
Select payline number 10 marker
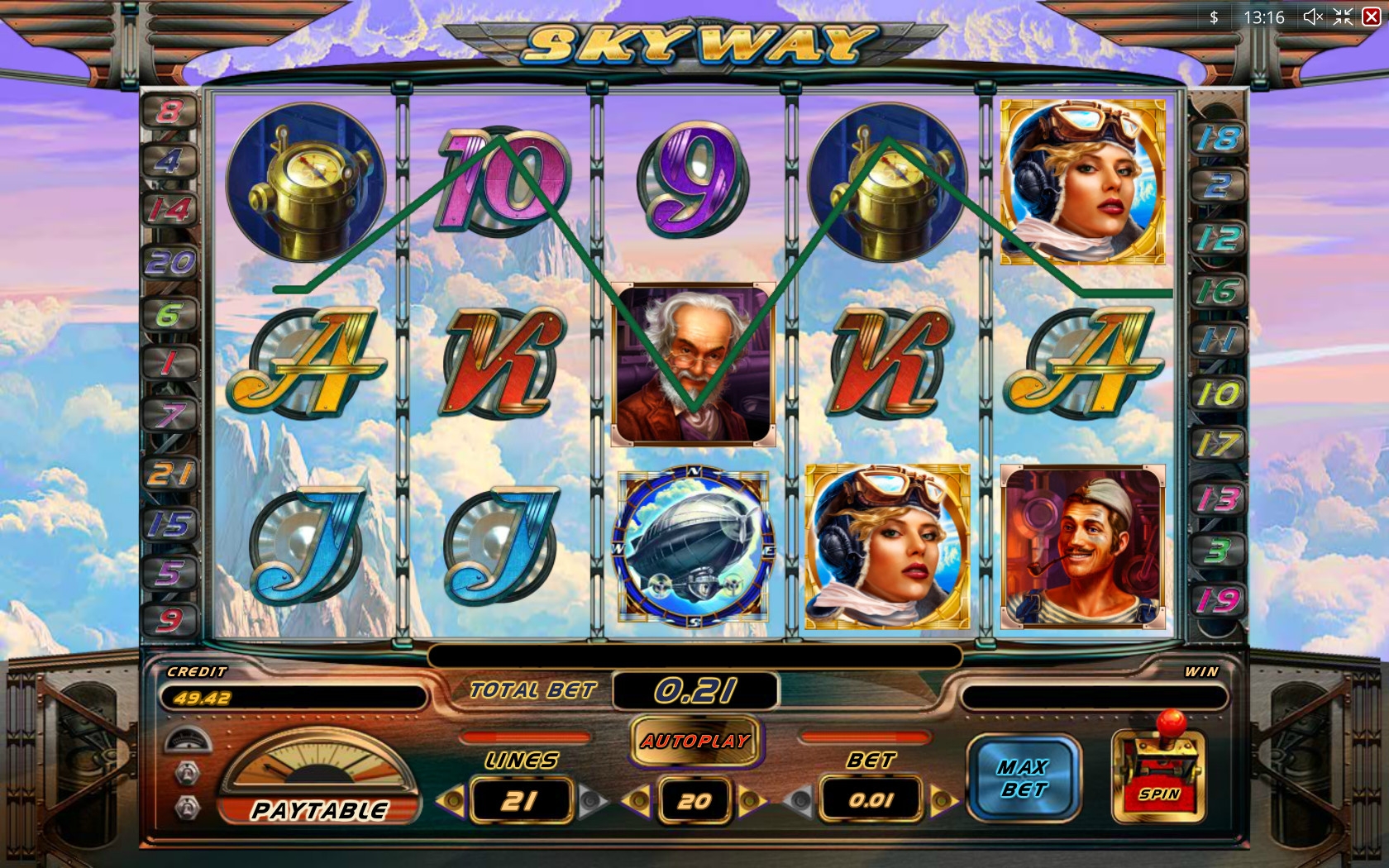[1219, 393]
